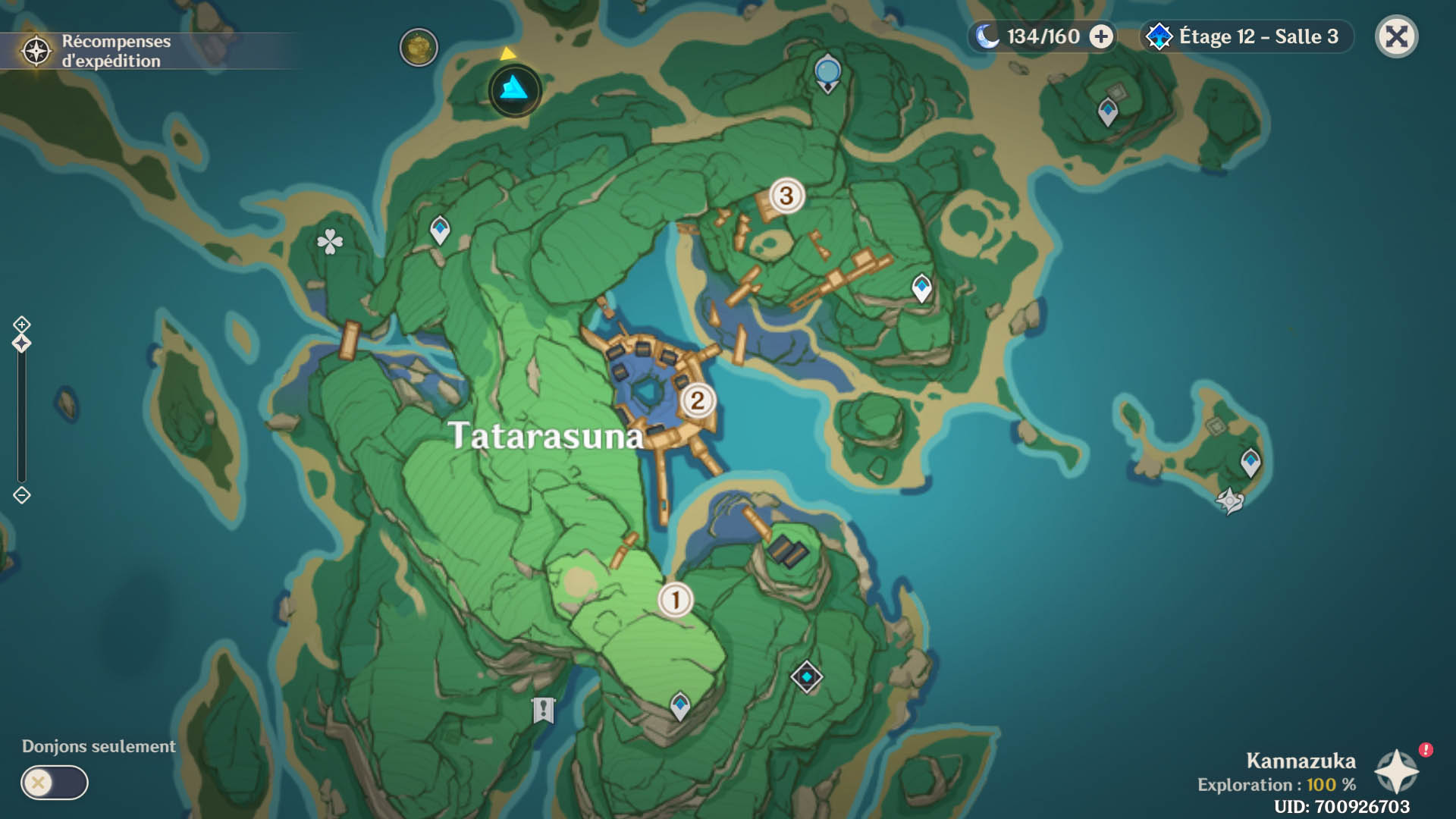The image size is (1456, 819).
Task: Open the Kannazuka region star selector
Action: point(1396,771)
